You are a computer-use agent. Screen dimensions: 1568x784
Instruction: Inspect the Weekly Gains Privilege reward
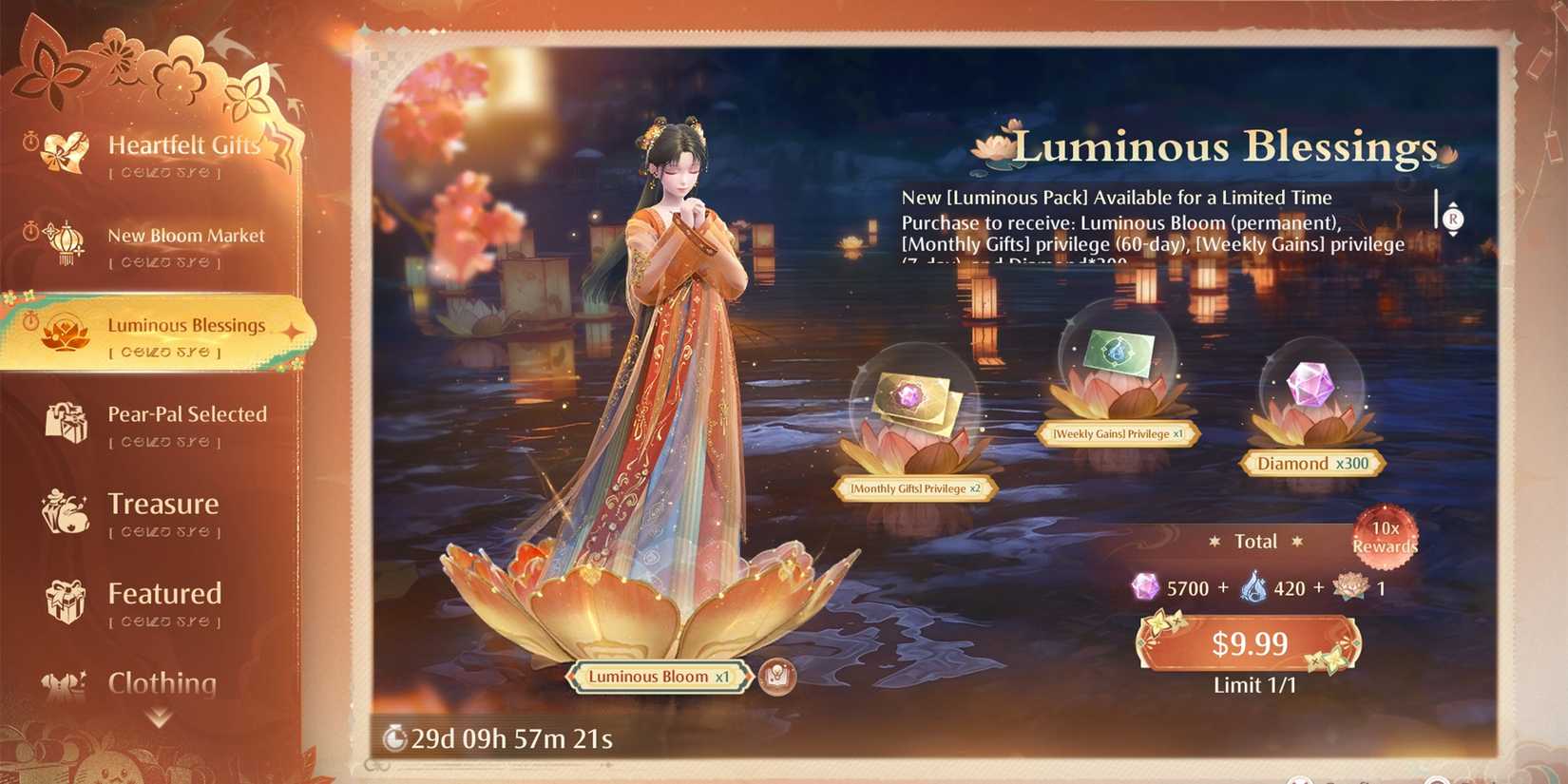pos(1117,366)
